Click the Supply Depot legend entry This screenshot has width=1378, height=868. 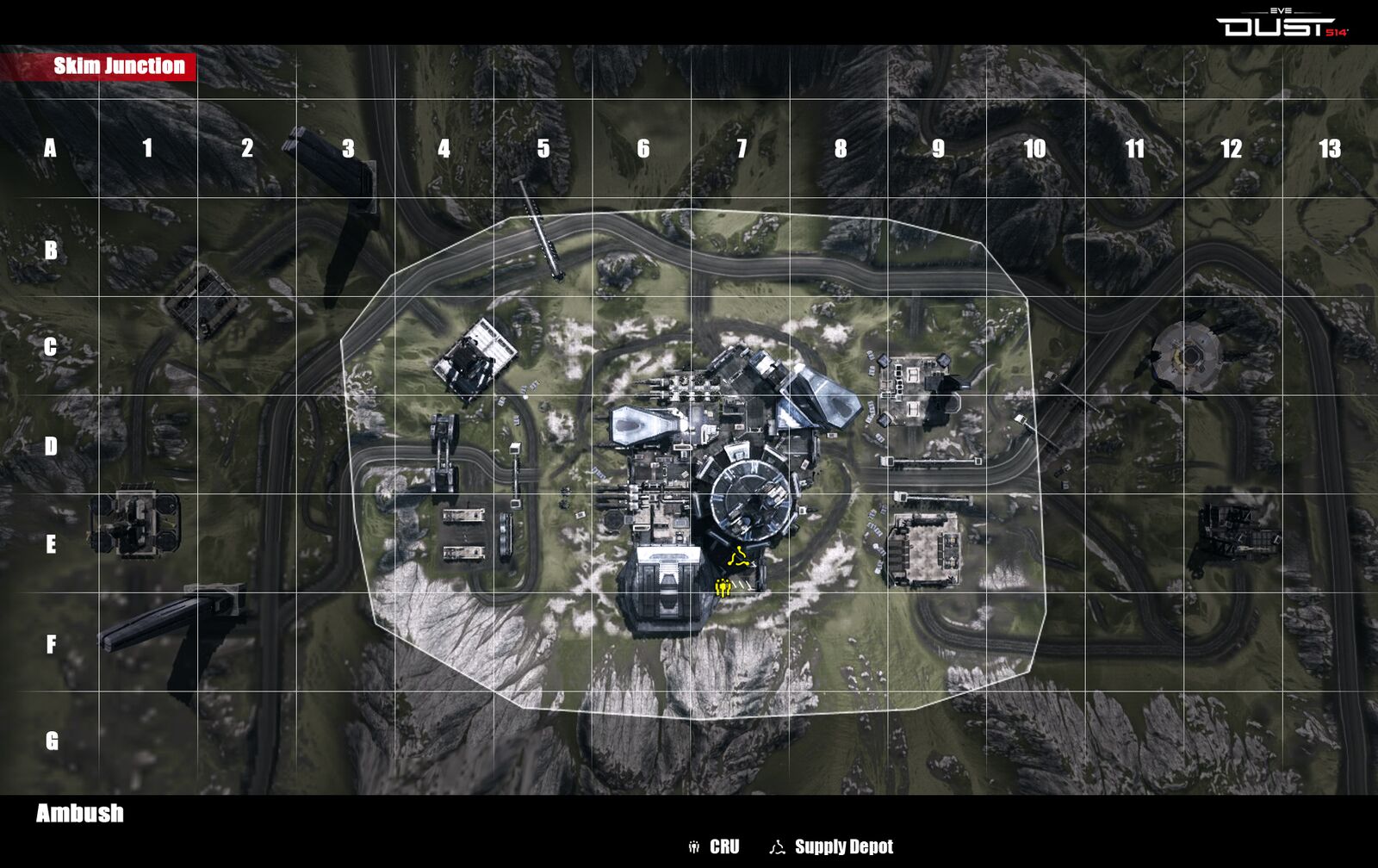click(x=832, y=847)
